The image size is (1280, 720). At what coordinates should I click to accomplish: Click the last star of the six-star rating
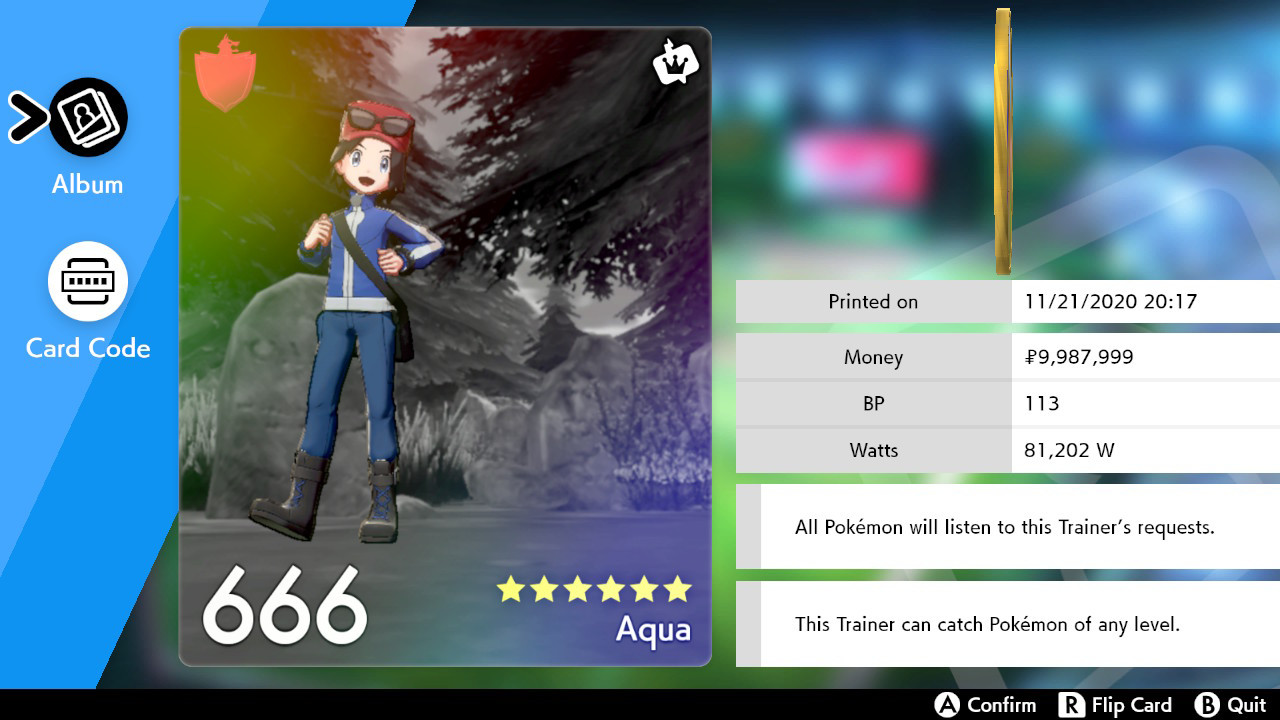click(679, 591)
